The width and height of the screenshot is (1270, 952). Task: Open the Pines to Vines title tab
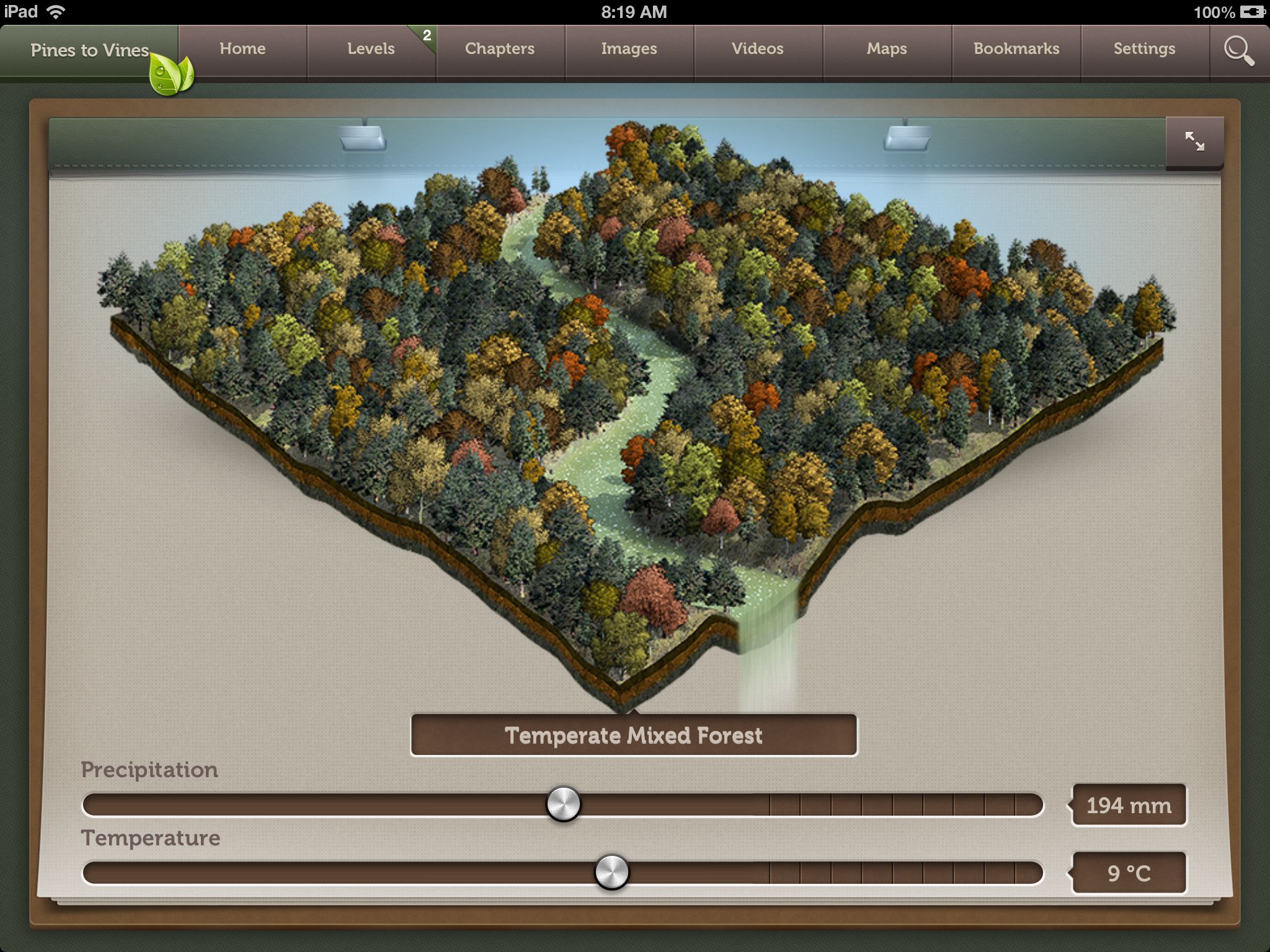click(89, 50)
